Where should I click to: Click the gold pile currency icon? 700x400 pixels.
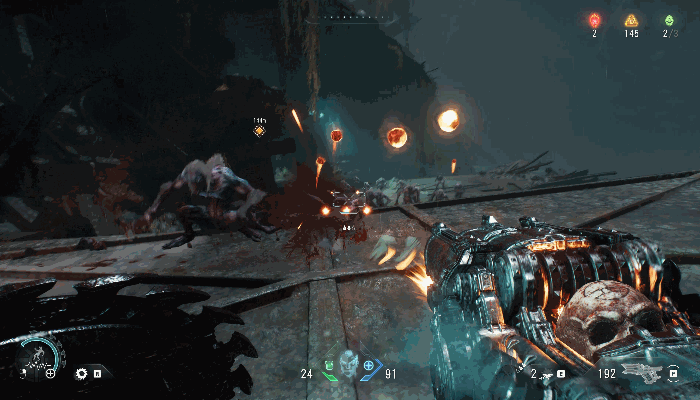click(631, 20)
